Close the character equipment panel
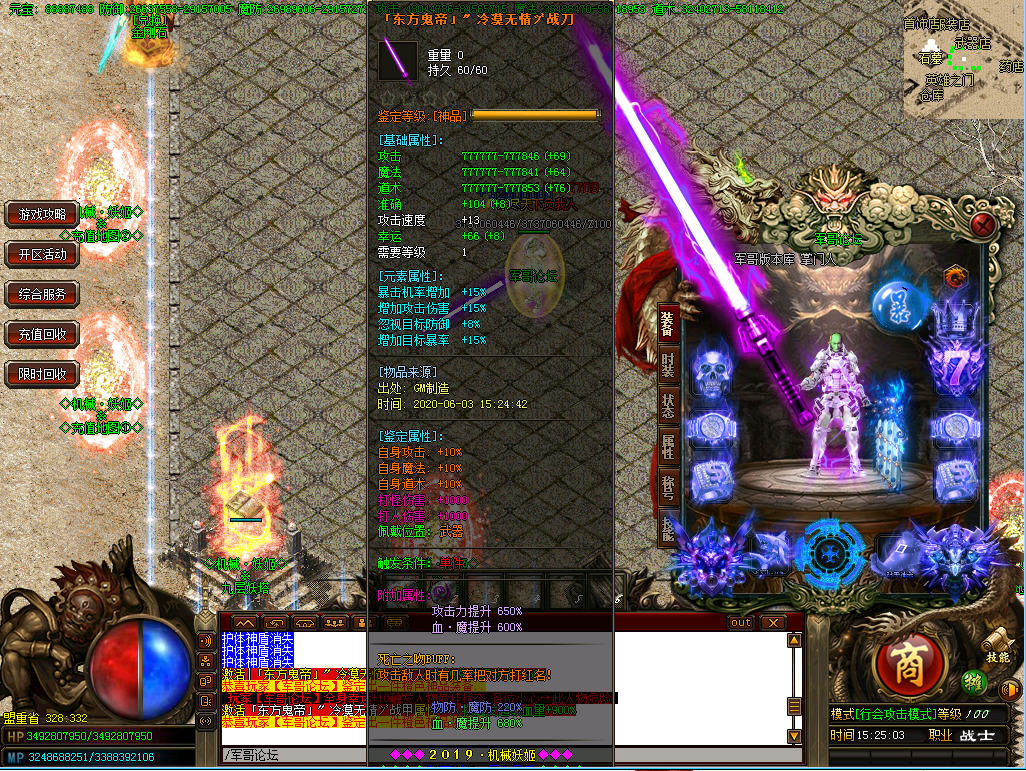The image size is (1026, 771). tap(984, 223)
